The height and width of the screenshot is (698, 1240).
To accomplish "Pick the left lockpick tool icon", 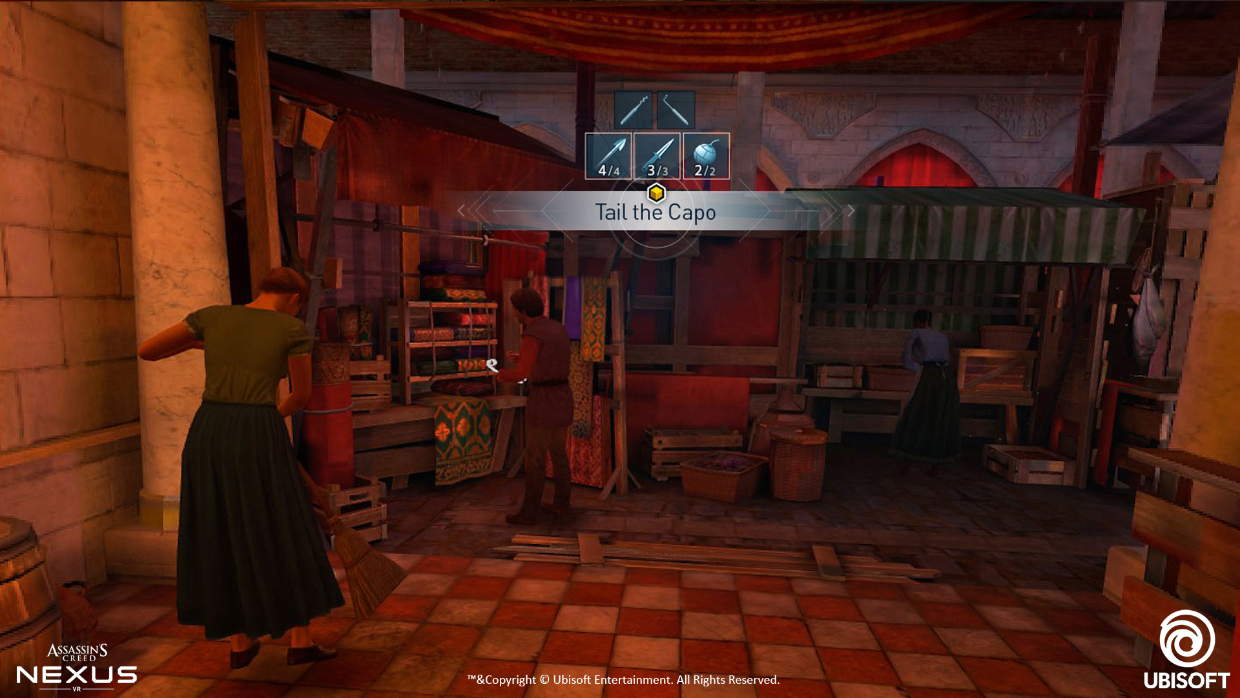I will click(633, 109).
